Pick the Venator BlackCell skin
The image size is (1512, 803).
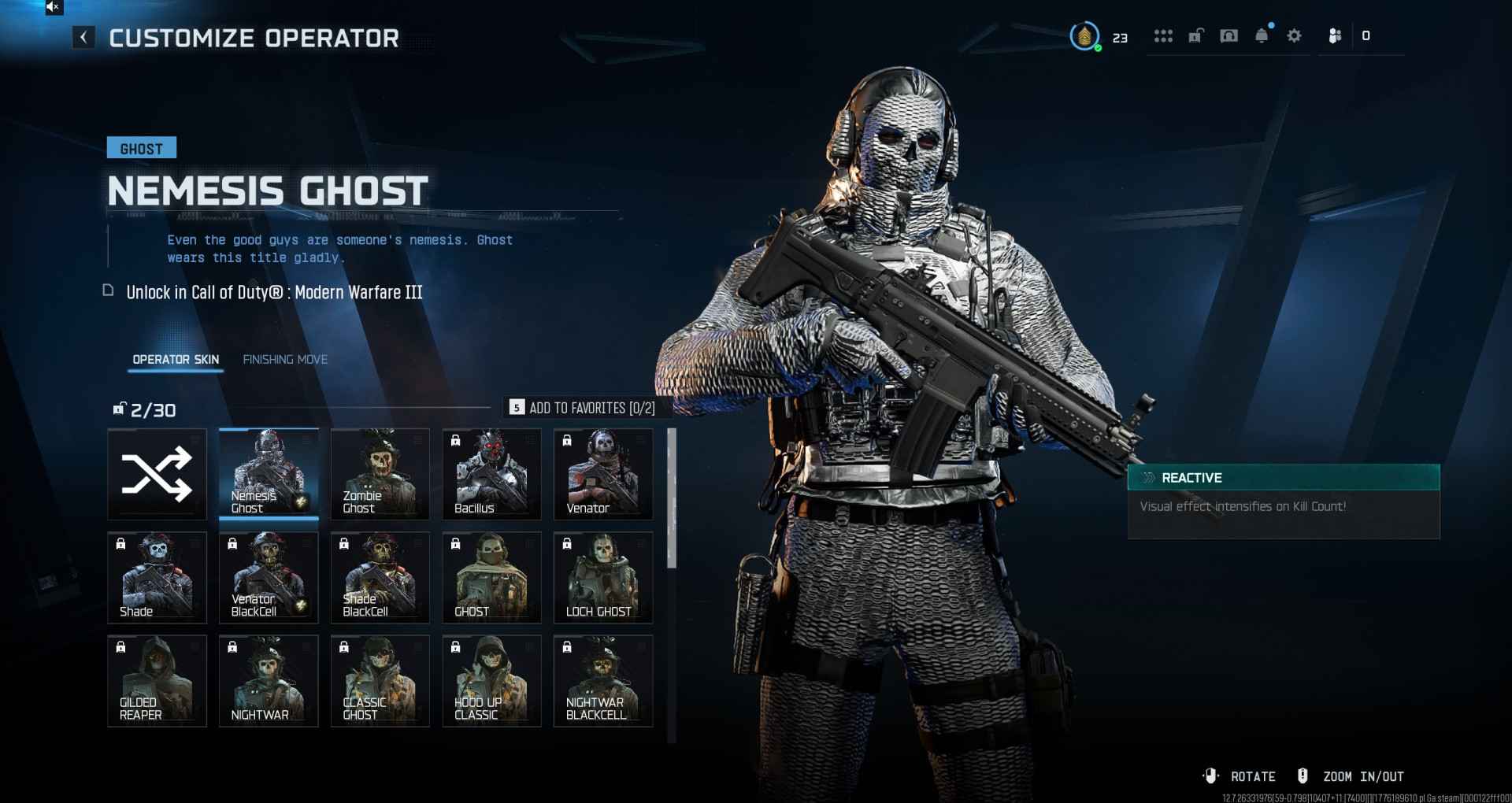point(269,577)
